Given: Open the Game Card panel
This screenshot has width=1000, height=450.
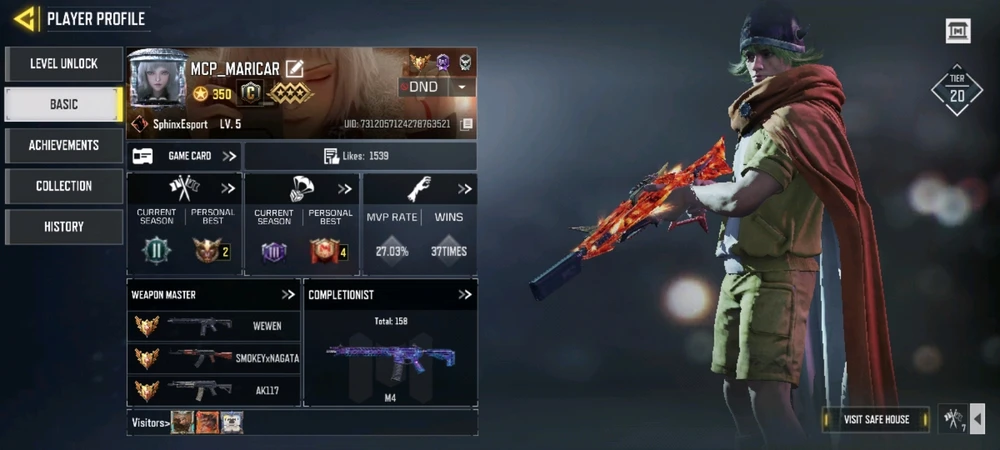Looking at the screenshot, I should [185, 156].
